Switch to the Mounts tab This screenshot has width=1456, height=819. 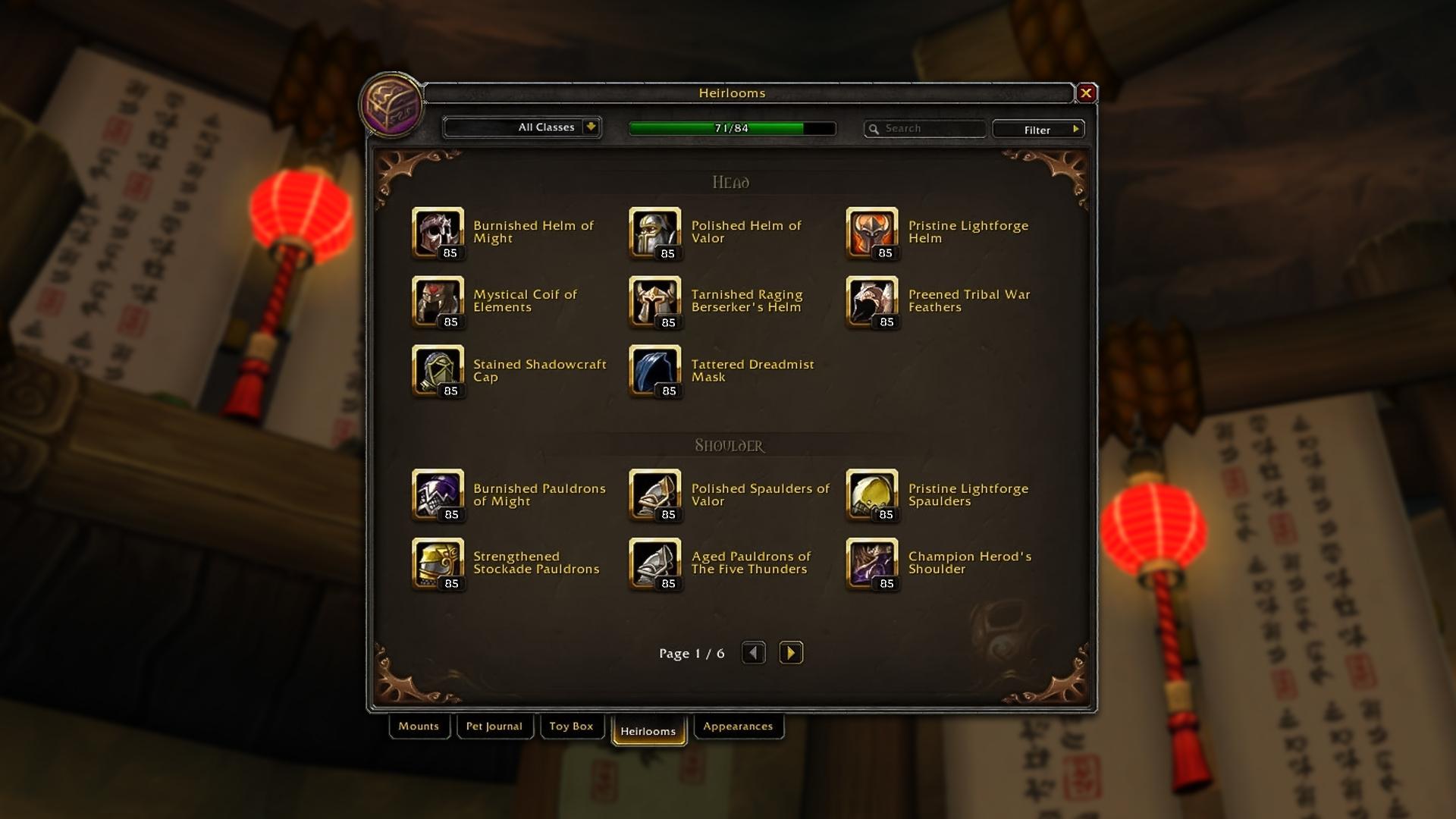(x=419, y=726)
